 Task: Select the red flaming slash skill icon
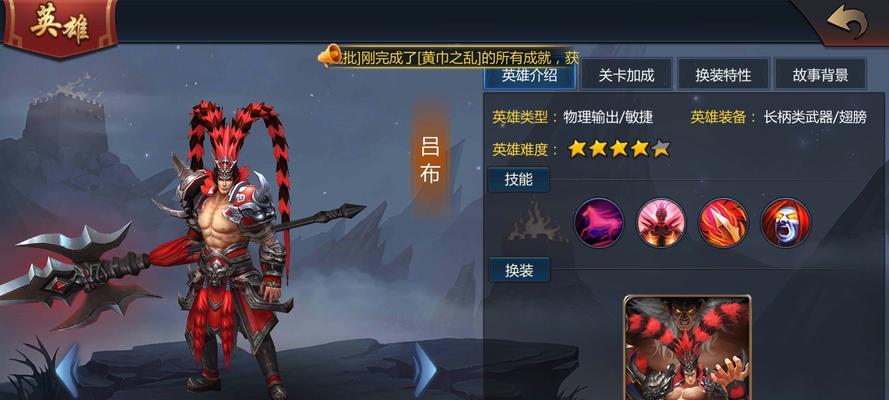(x=723, y=222)
